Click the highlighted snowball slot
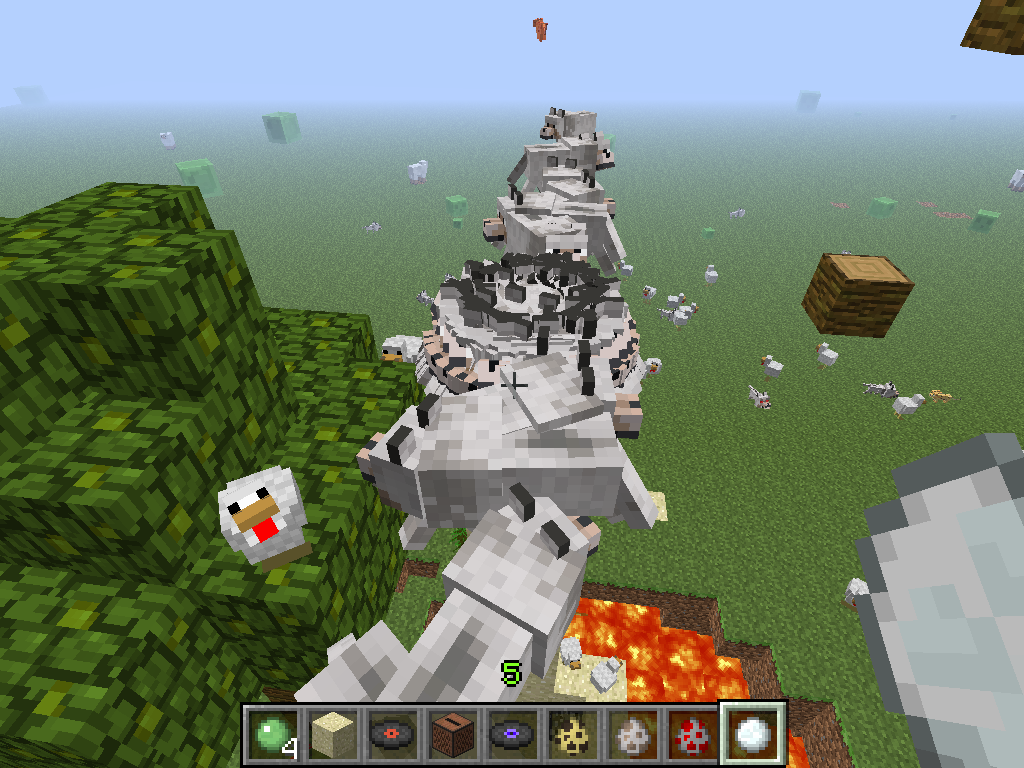Image resolution: width=1024 pixels, height=768 pixels. [x=752, y=732]
